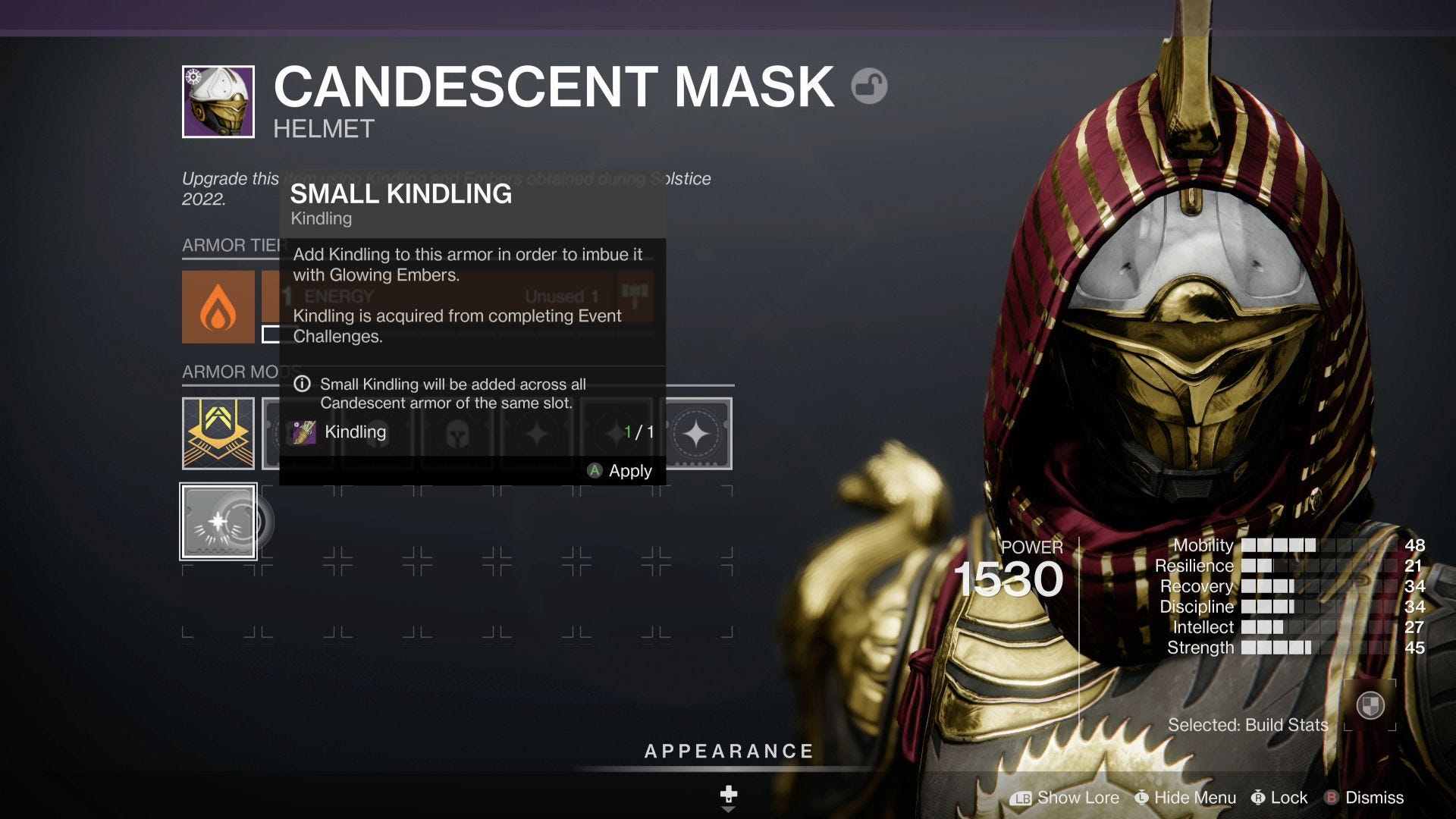Screen dimensions: 1456x819
Task: Hide the menu
Action: pyautogui.click(x=1185, y=798)
